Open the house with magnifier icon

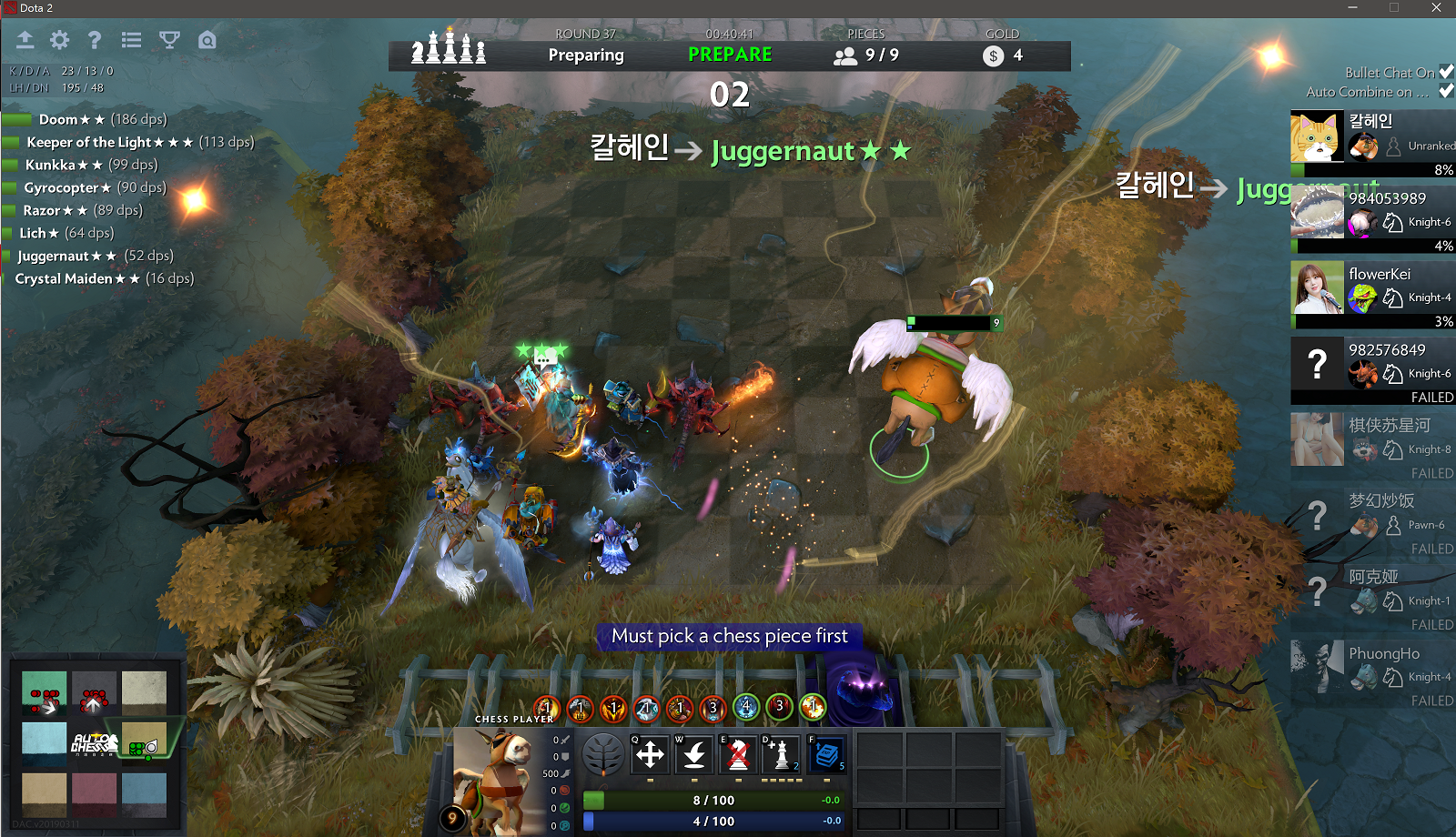pos(207,40)
